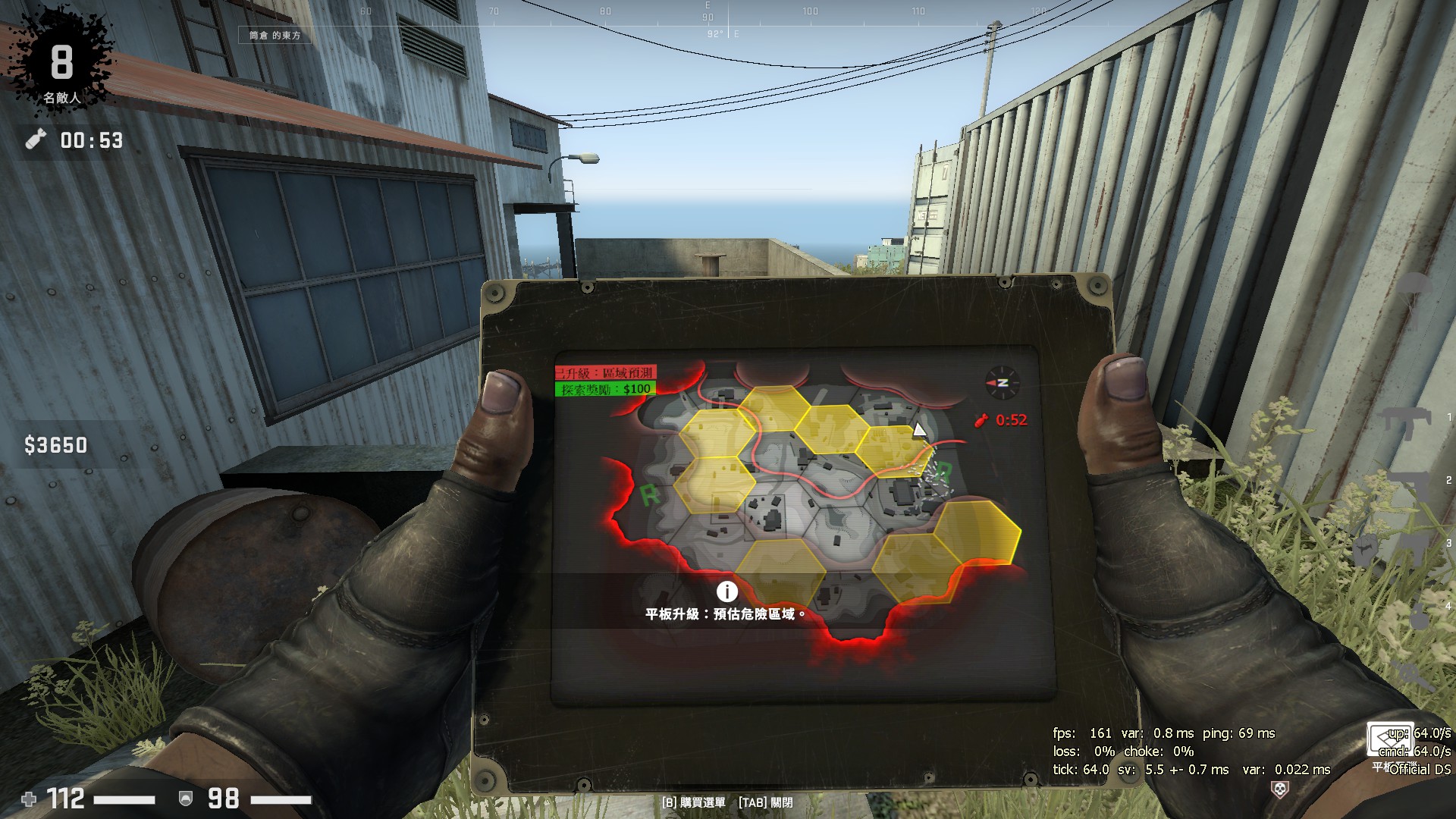
Task: Select the weapon in slot 1
Action: point(1405,419)
